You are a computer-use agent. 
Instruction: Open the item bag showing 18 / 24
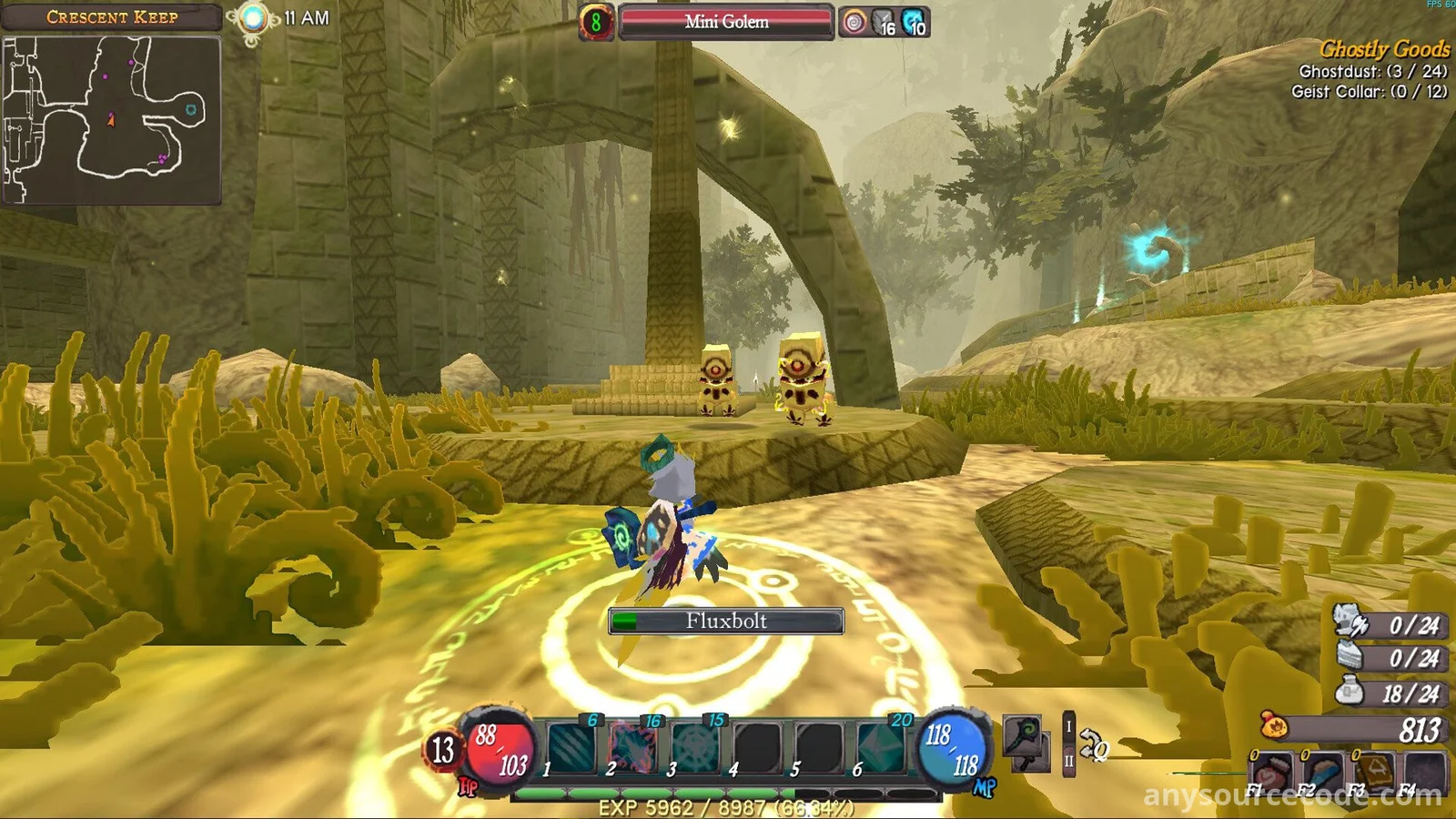click(1350, 692)
